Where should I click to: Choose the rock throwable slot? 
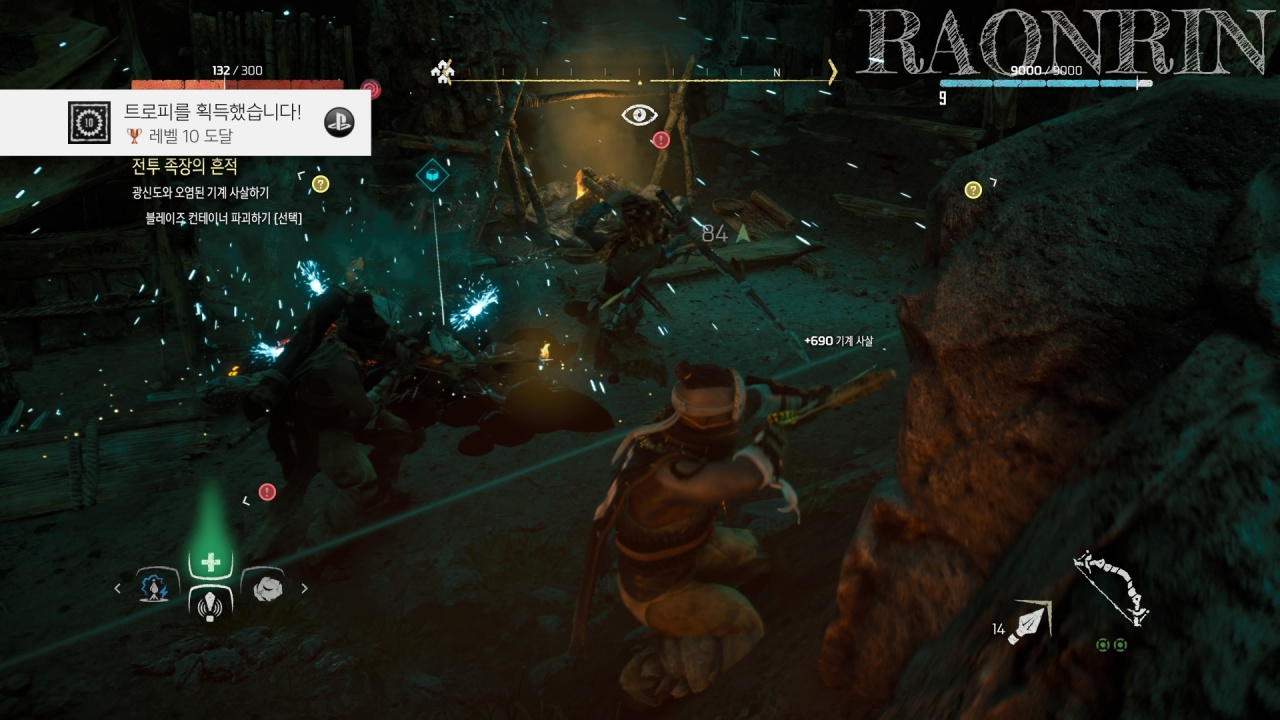coord(264,588)
